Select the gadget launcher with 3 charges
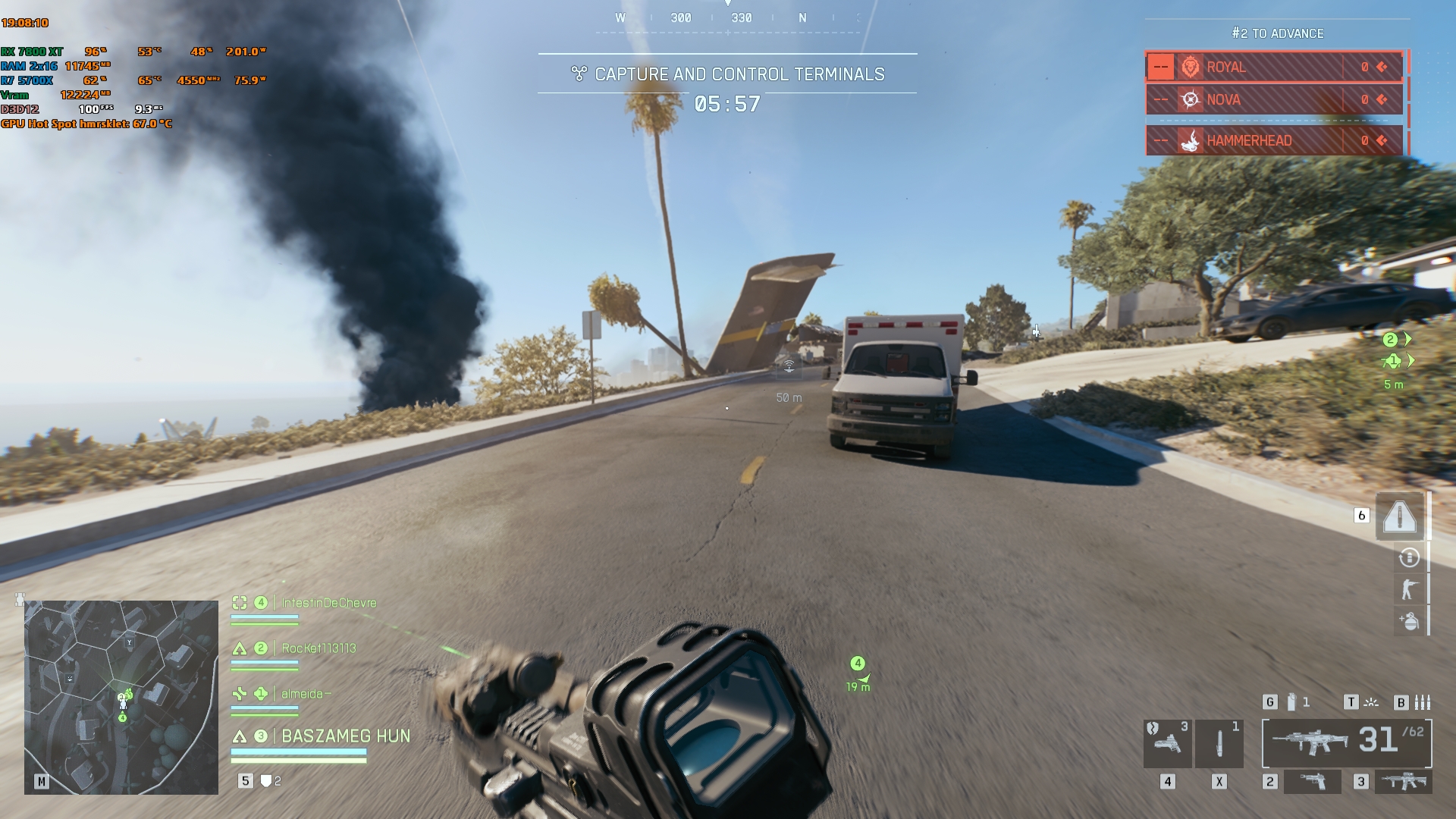 [x=1167, y=744]
